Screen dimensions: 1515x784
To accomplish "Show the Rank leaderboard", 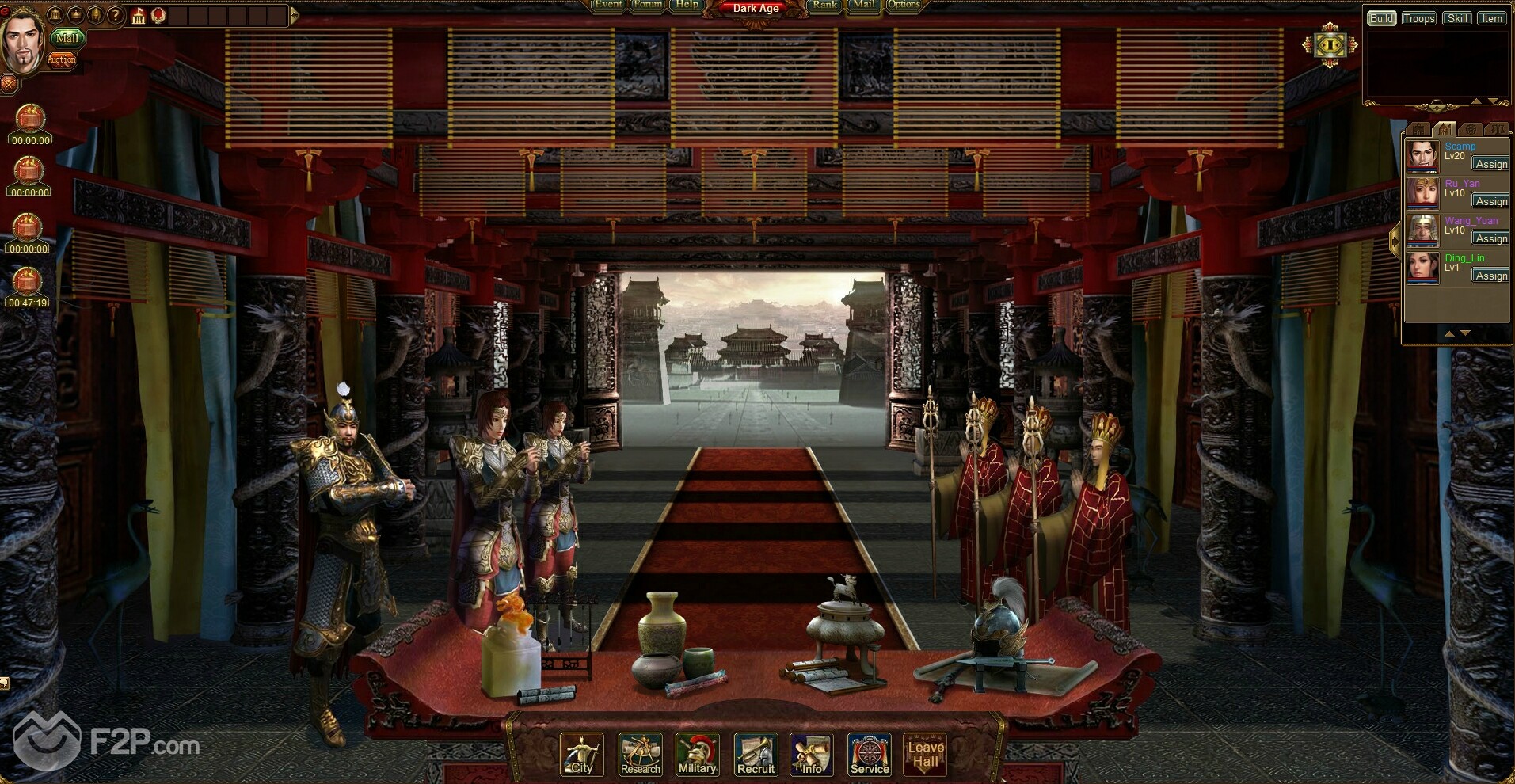I will (824, 5).
